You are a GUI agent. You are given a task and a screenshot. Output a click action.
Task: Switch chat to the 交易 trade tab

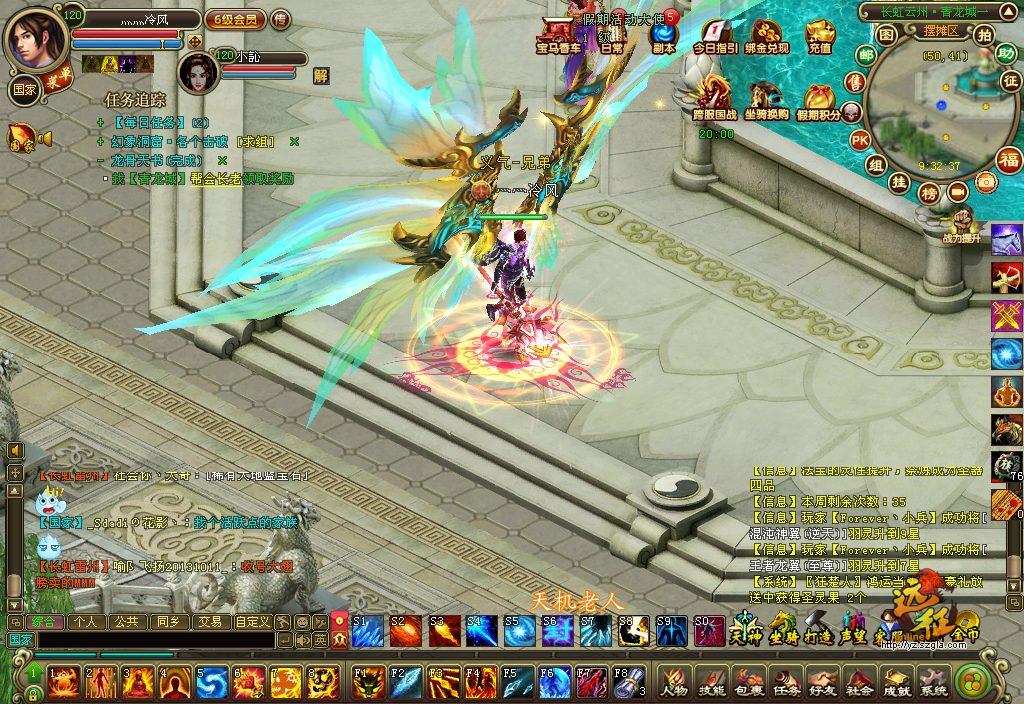(x=209, y=621)
